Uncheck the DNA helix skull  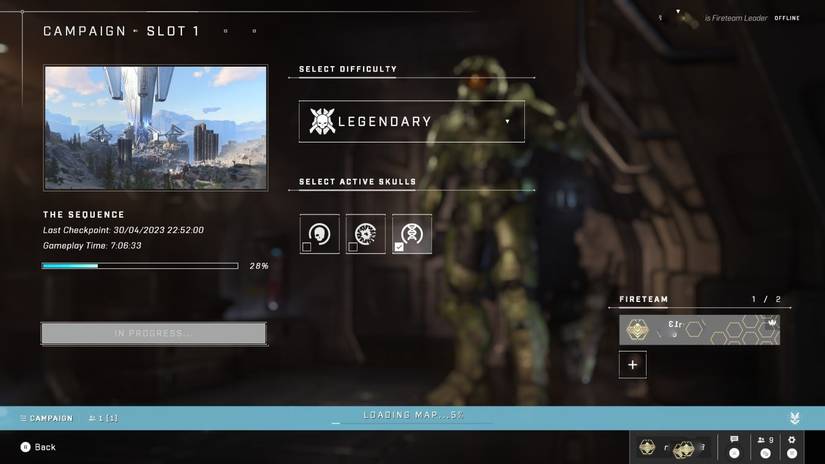[412, 234]
